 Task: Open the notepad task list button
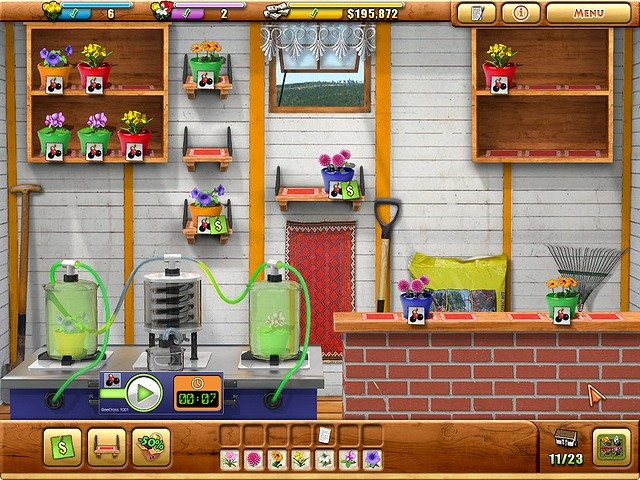coord(476,14)
